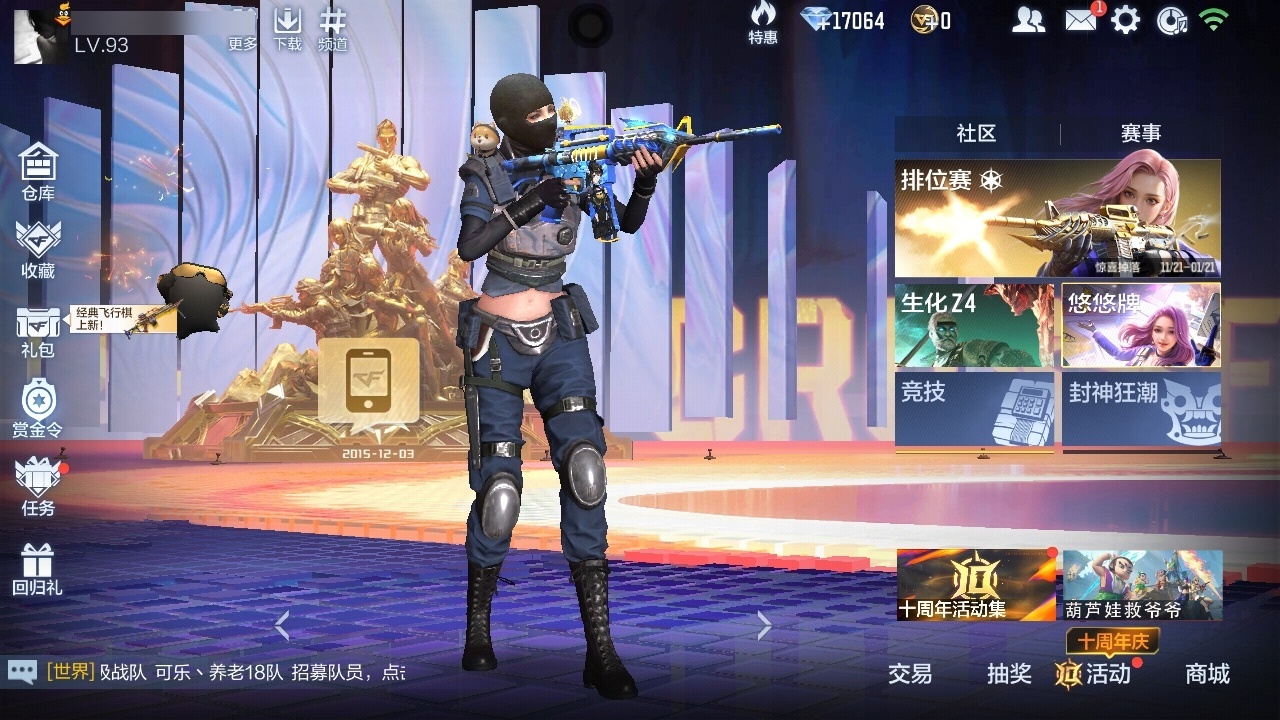The image size is (1280, 720).
Task: Click the left carousel arrow
Action: [283, 628]
